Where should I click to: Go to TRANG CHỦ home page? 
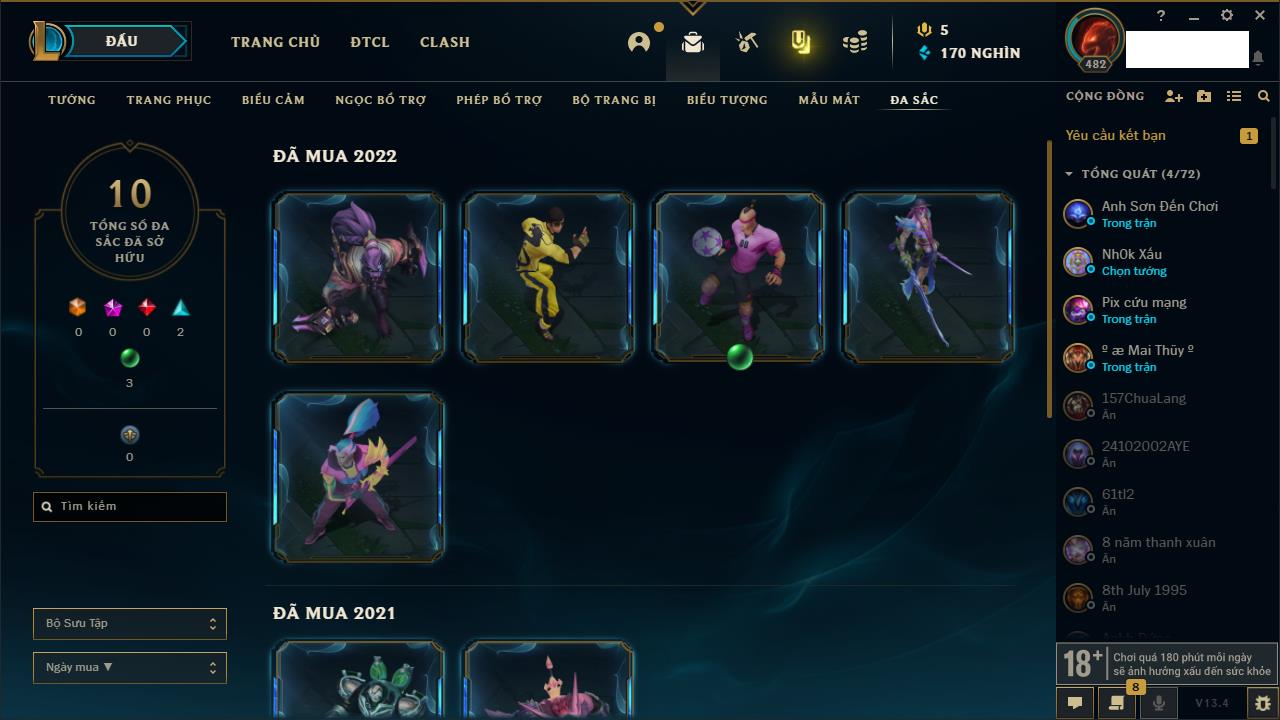pyautogui.click(x=275, y=42)
